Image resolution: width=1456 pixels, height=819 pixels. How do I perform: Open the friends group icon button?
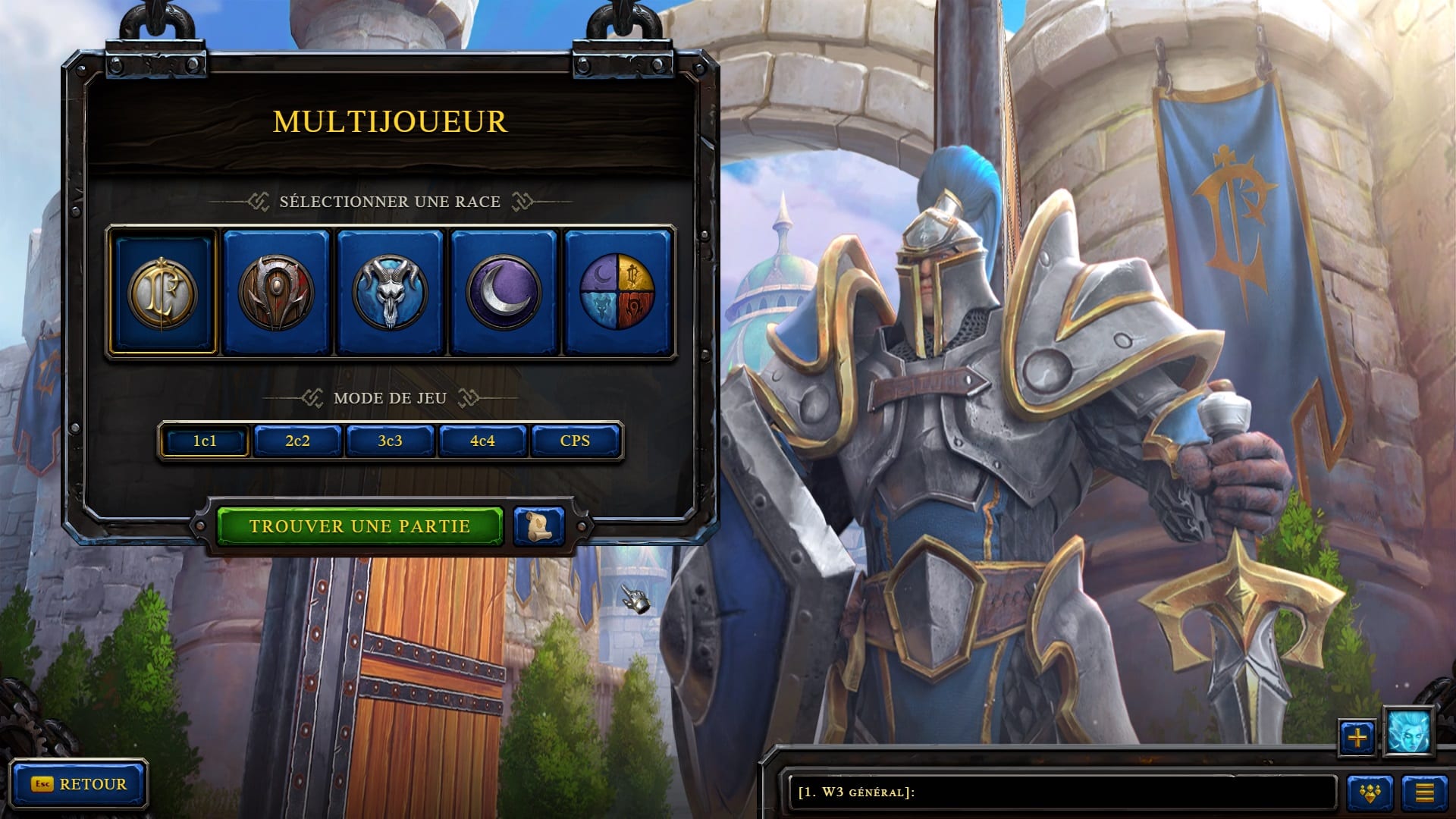tap(1370, 793)
